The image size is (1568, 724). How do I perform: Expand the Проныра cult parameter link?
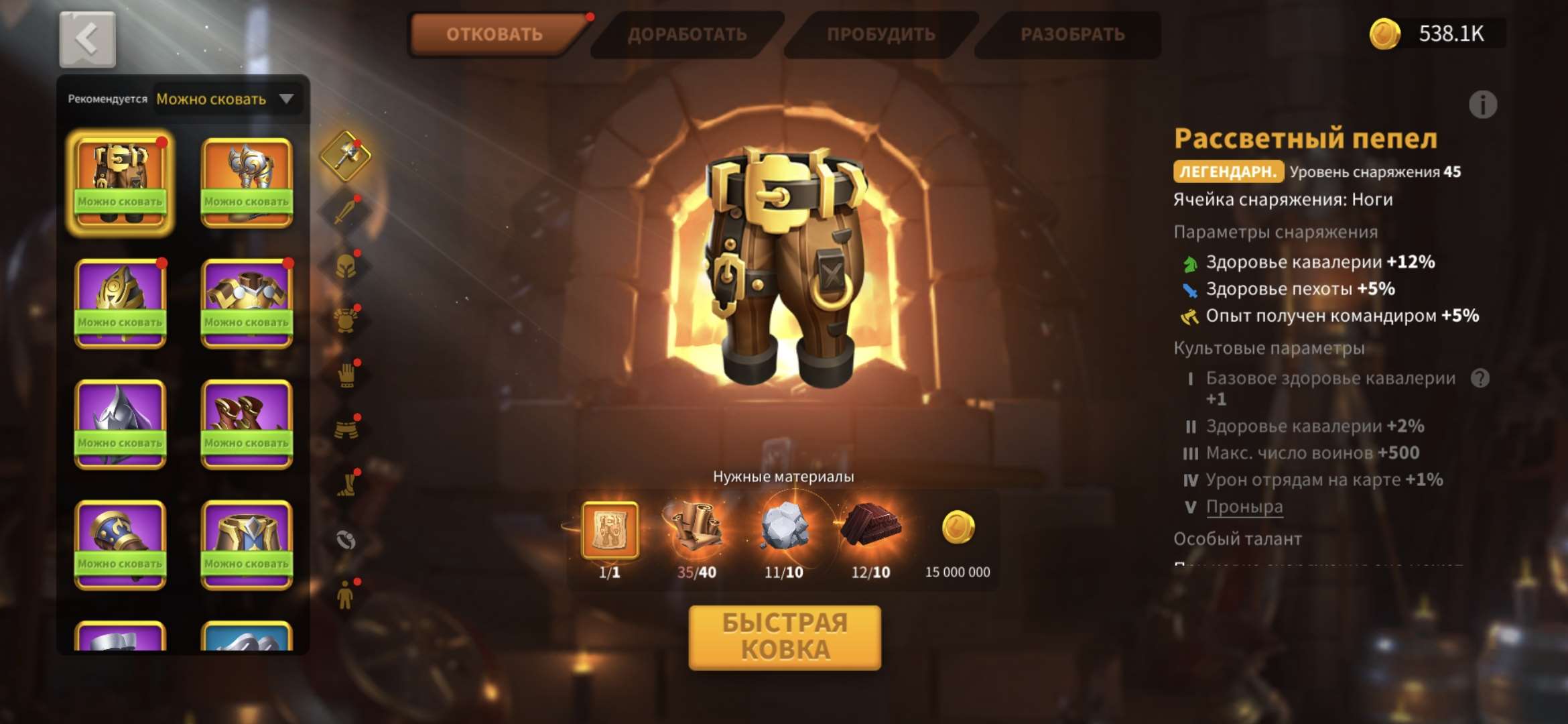tap(1246, 507)
